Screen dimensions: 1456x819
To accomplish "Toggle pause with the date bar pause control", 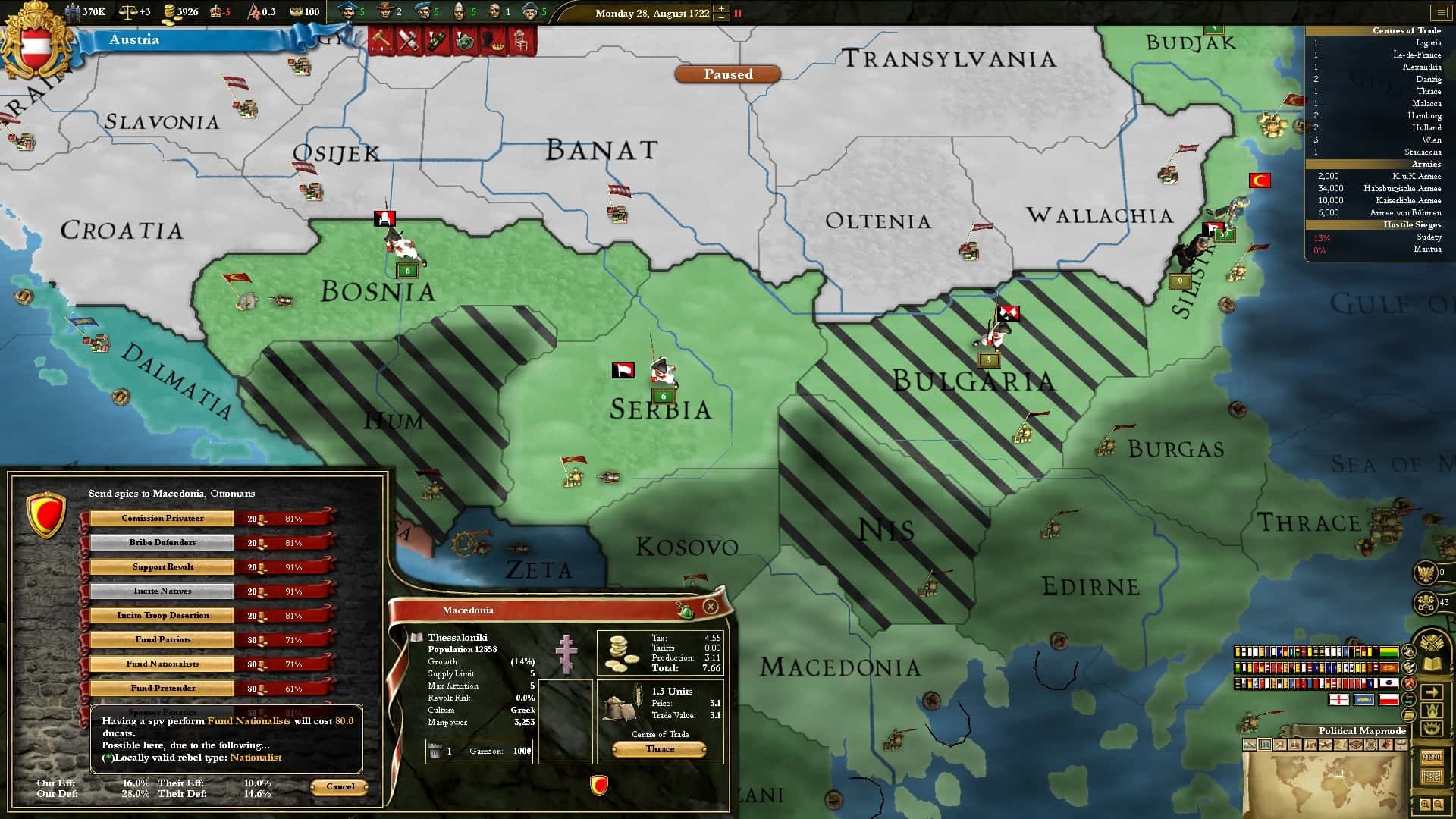I will 738,12.
